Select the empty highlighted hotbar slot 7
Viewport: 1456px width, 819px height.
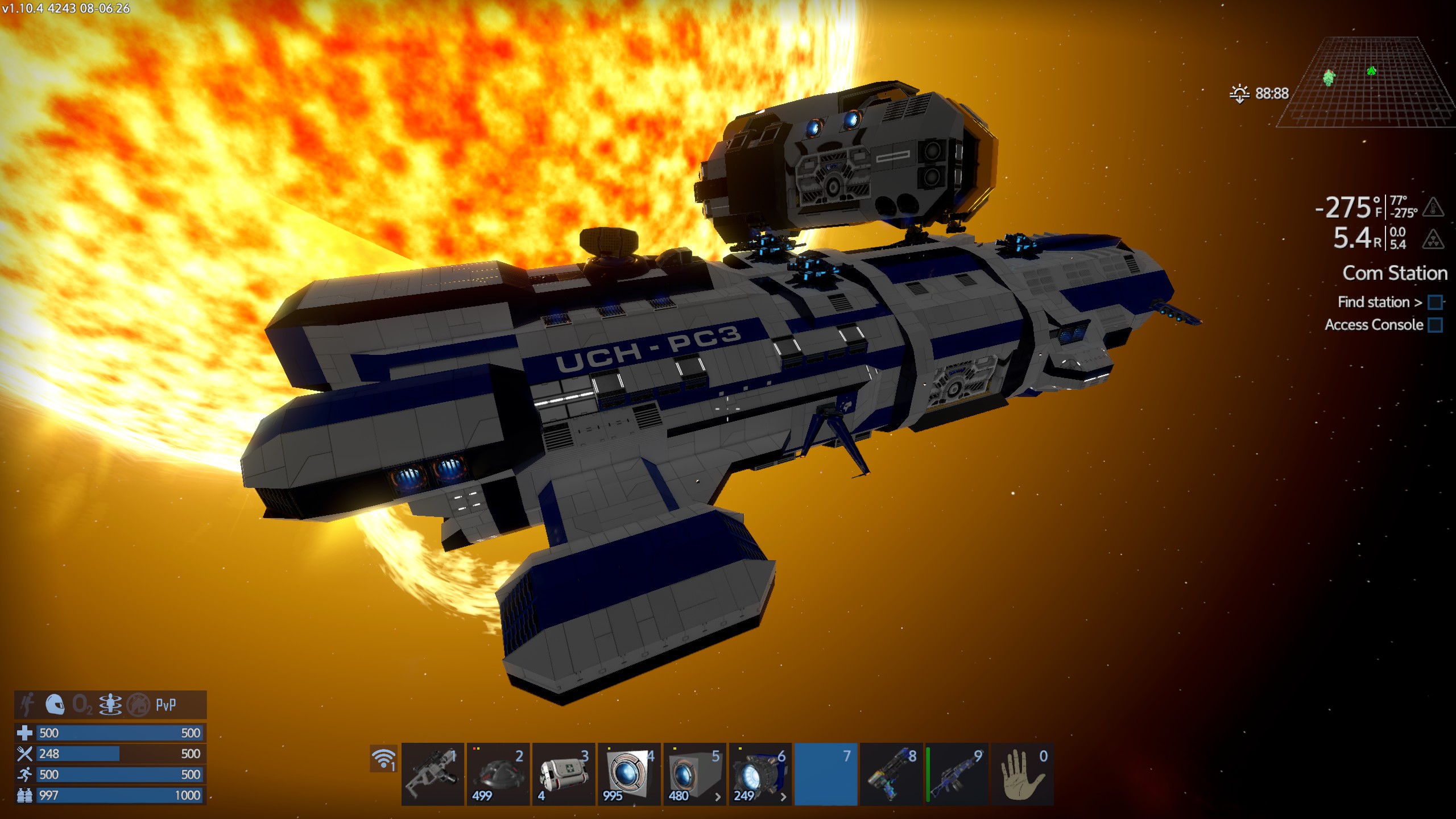pos(825,774)
